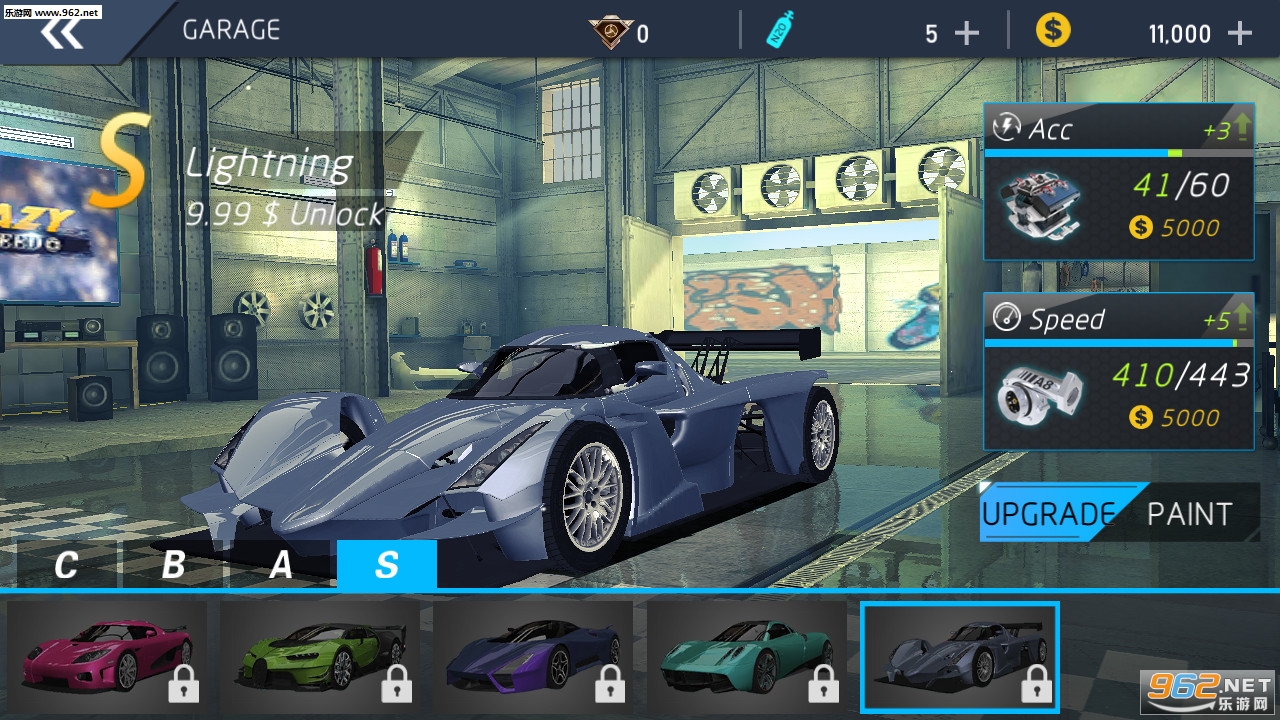Go back using the double-arrow button
The width and height of the screenshot is (1280, 720).
(62, 32)
